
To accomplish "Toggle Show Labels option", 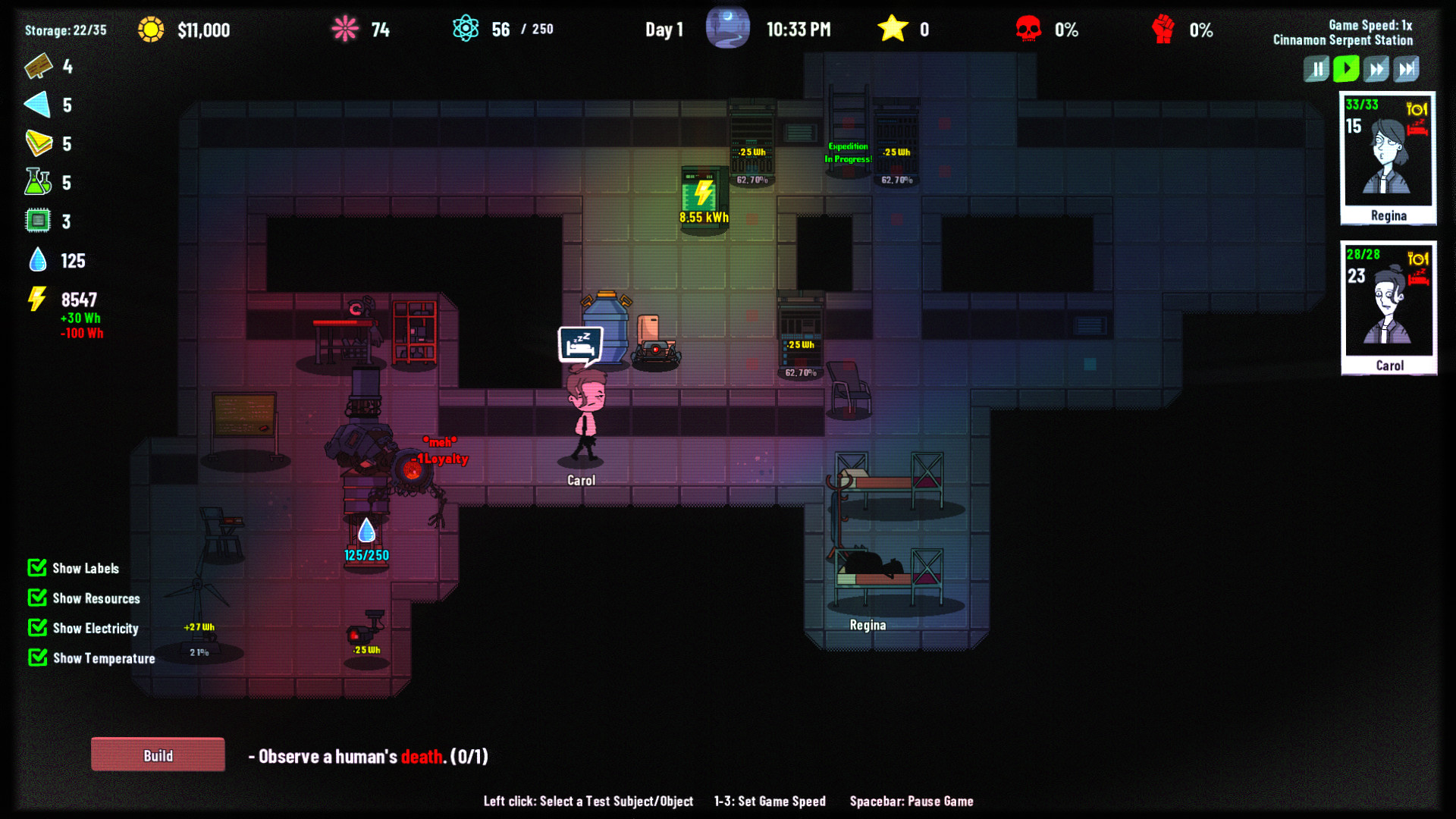I will point(37,568).
